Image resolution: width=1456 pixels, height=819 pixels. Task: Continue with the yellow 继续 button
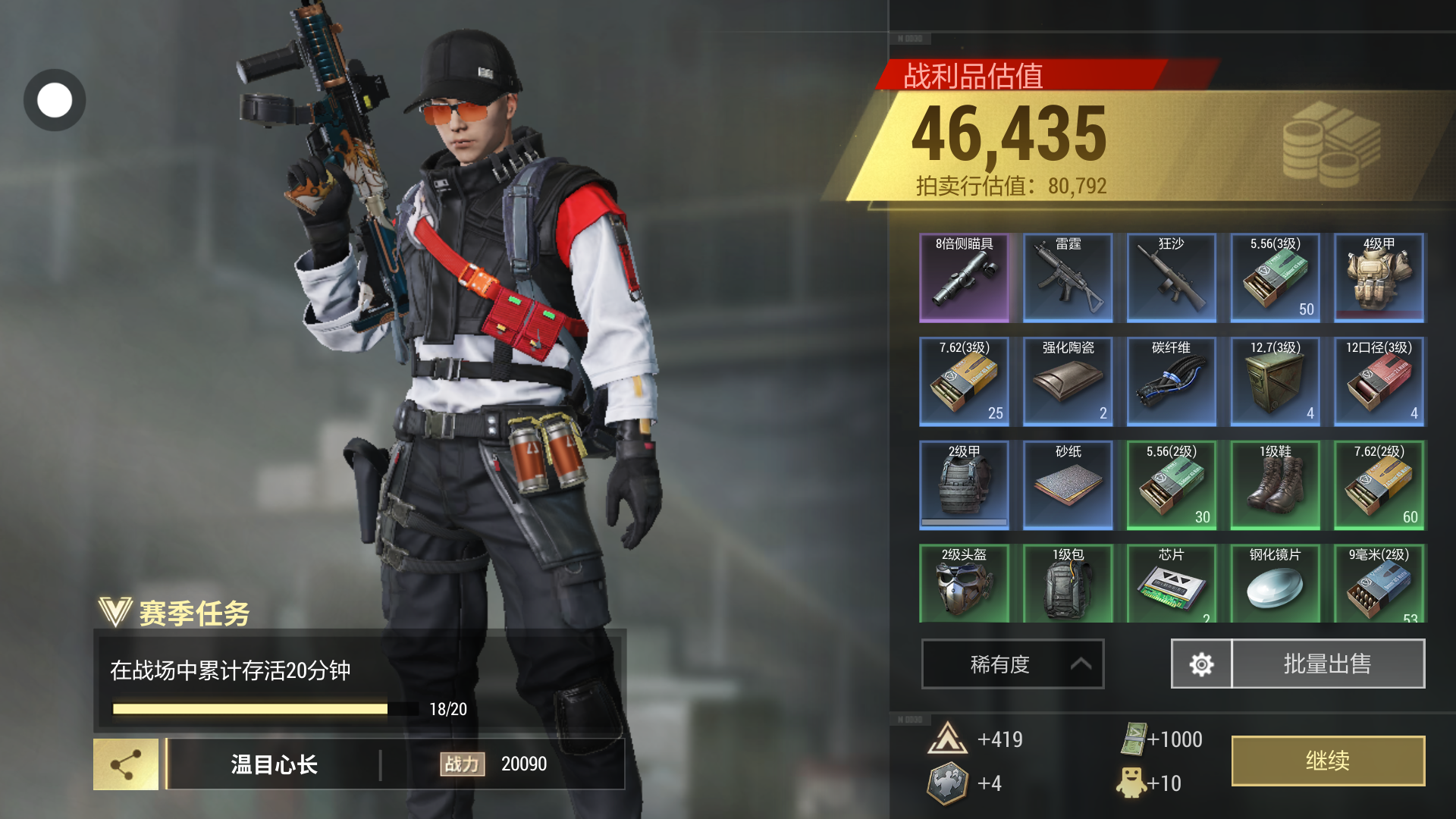pos(1328,761)
